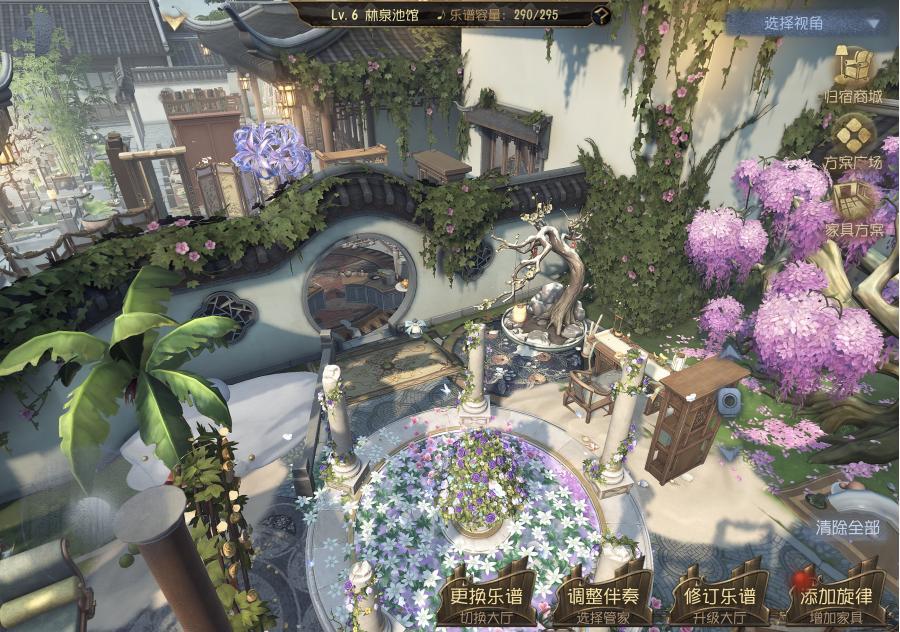Image resolution: width=900 pixels, height=632 pixels.
Task: Open the 归宿商城 furniture shop
Action: point(854,73)
